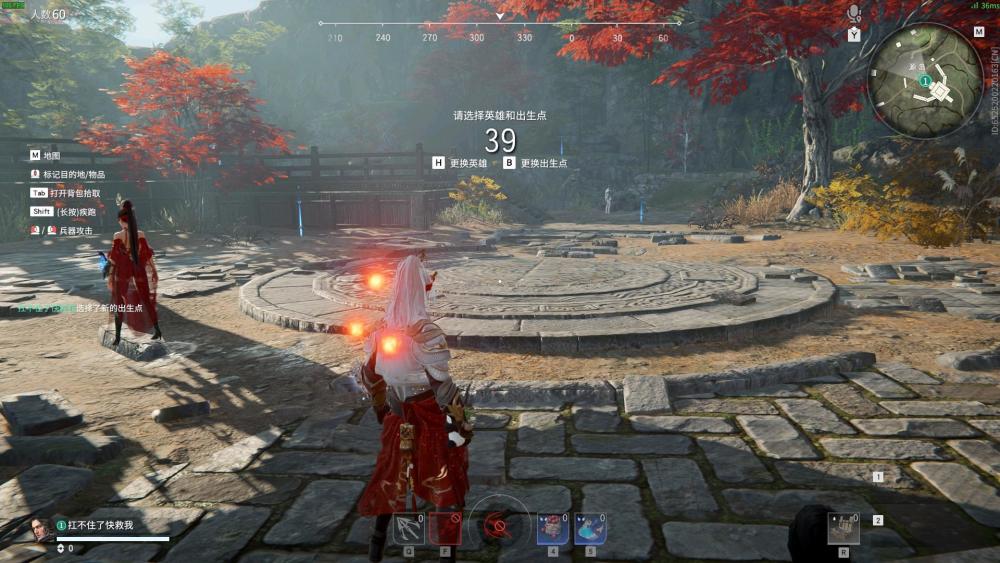This screenshot has width=1000, height=563.
Task: Open the circular minimap
Action: [x=924, y=80]
